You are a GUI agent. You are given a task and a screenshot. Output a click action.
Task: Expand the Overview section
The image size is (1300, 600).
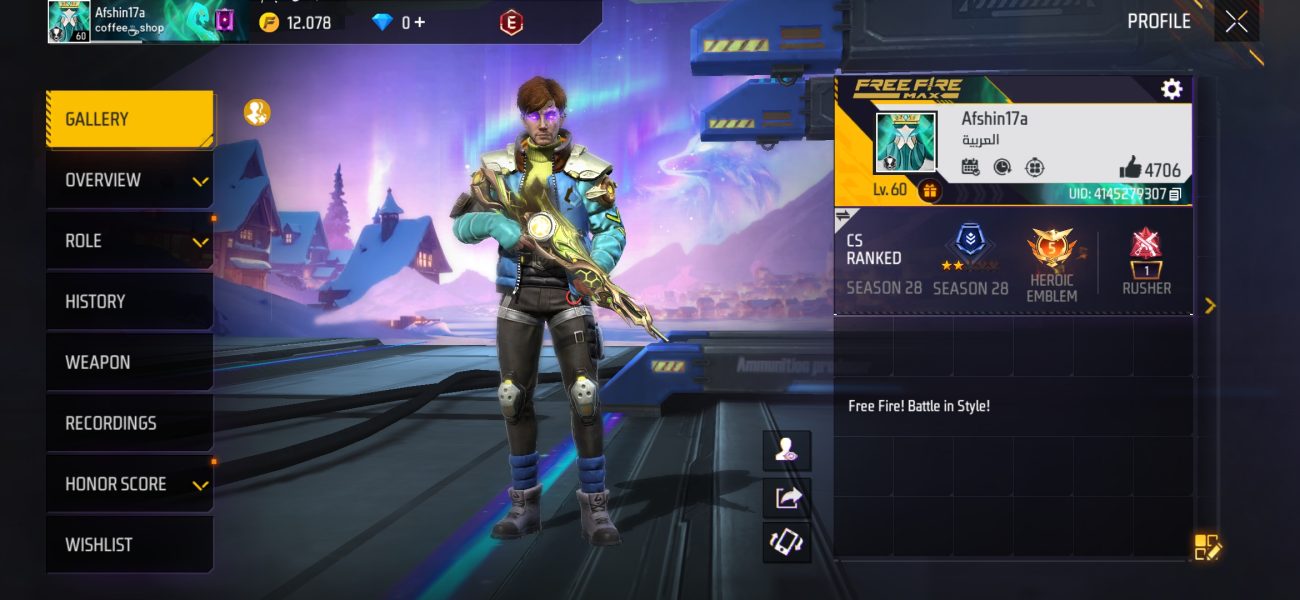tap(129, 181)
